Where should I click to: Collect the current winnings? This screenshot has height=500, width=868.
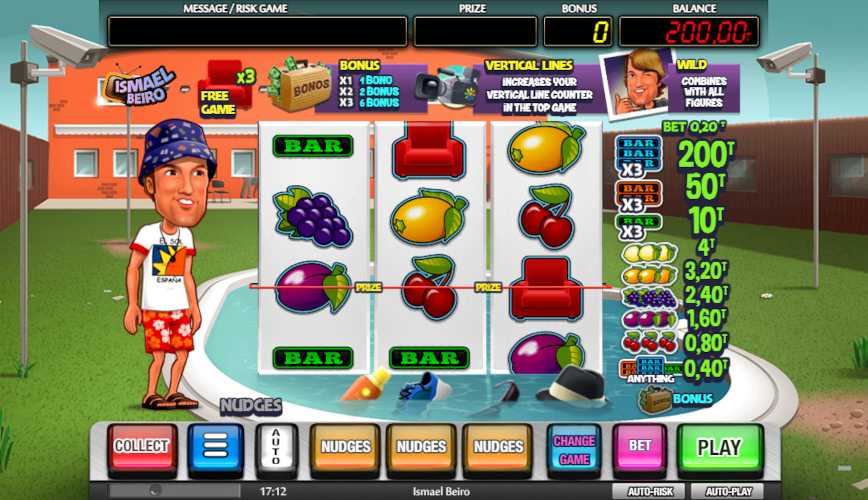[x=141, y=447]
